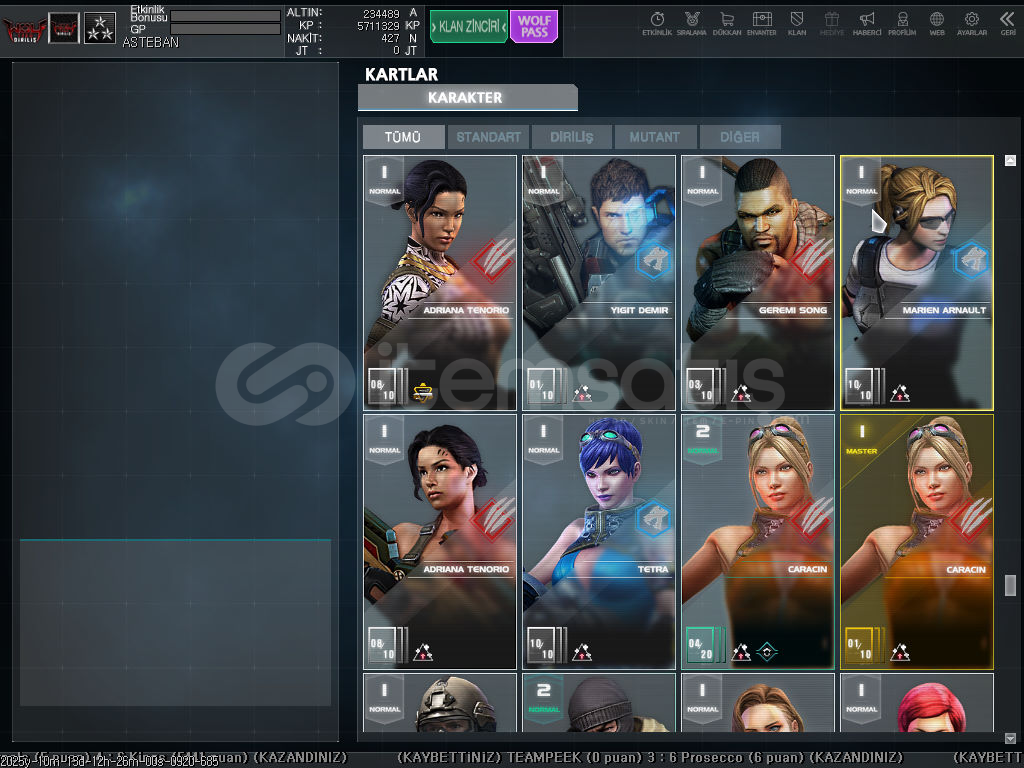Open Ayarlar settings

pyautogui.click(x=971, y=23)
